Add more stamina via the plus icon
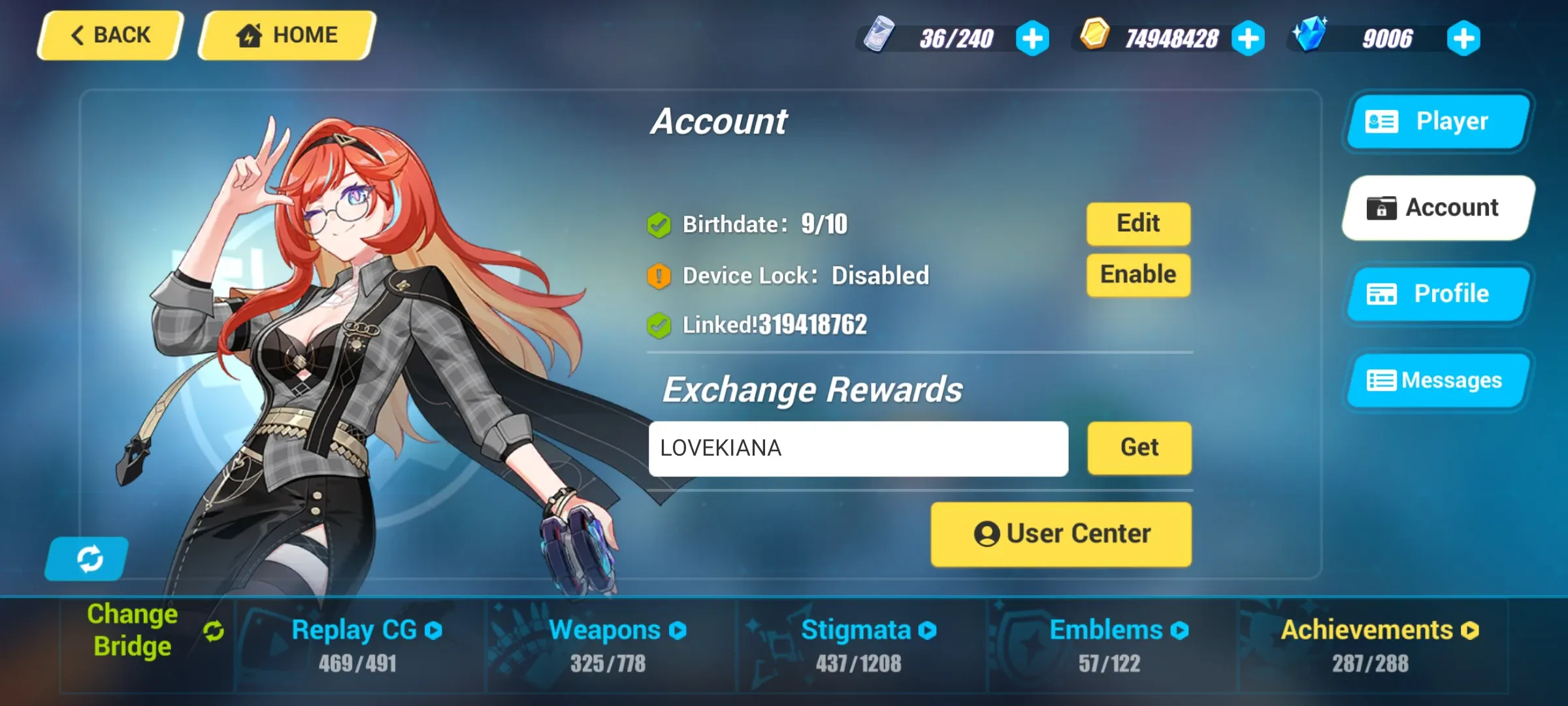 (x=1031, y=38)
